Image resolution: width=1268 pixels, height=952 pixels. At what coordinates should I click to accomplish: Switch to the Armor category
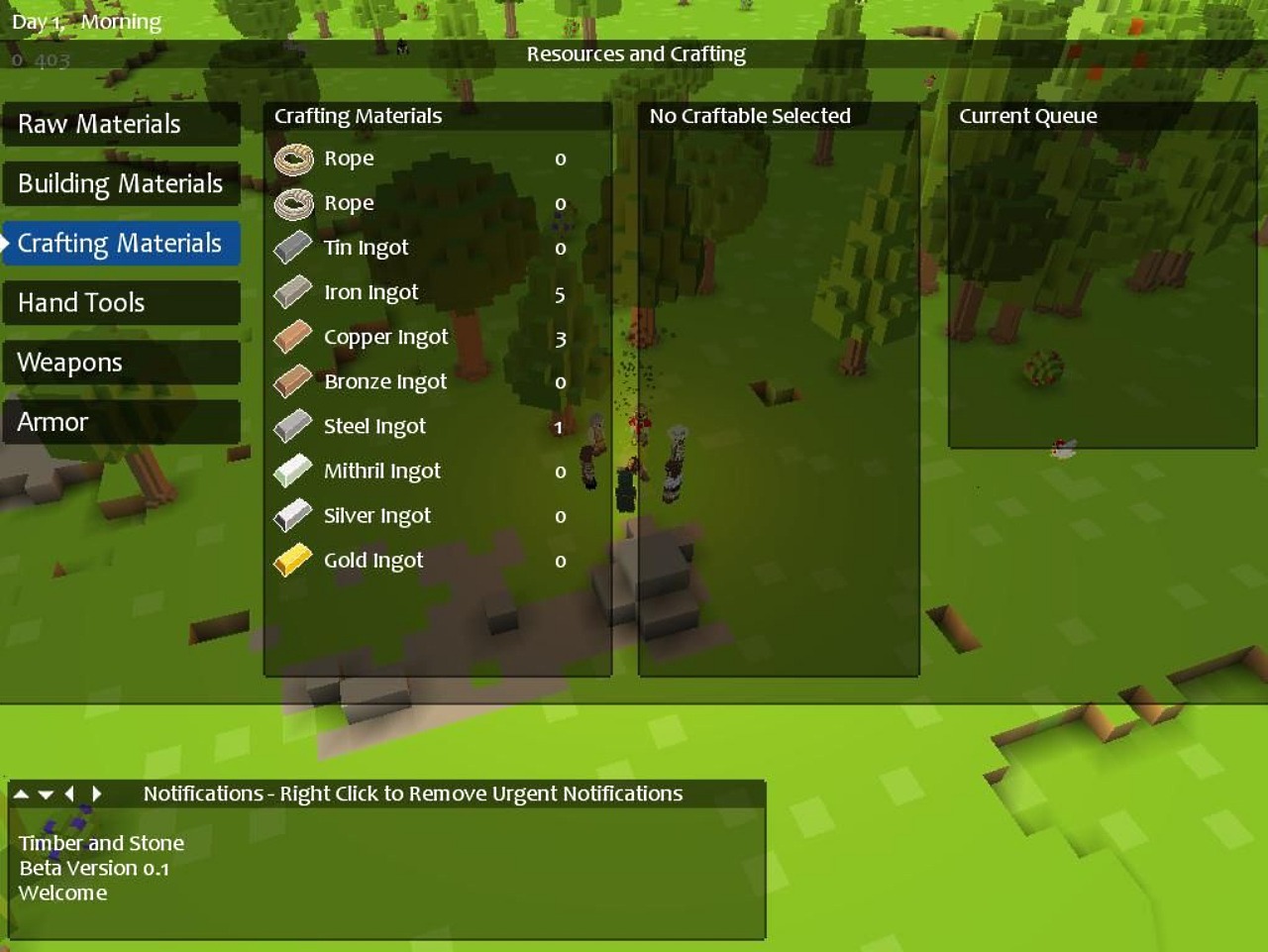(121, 422)
